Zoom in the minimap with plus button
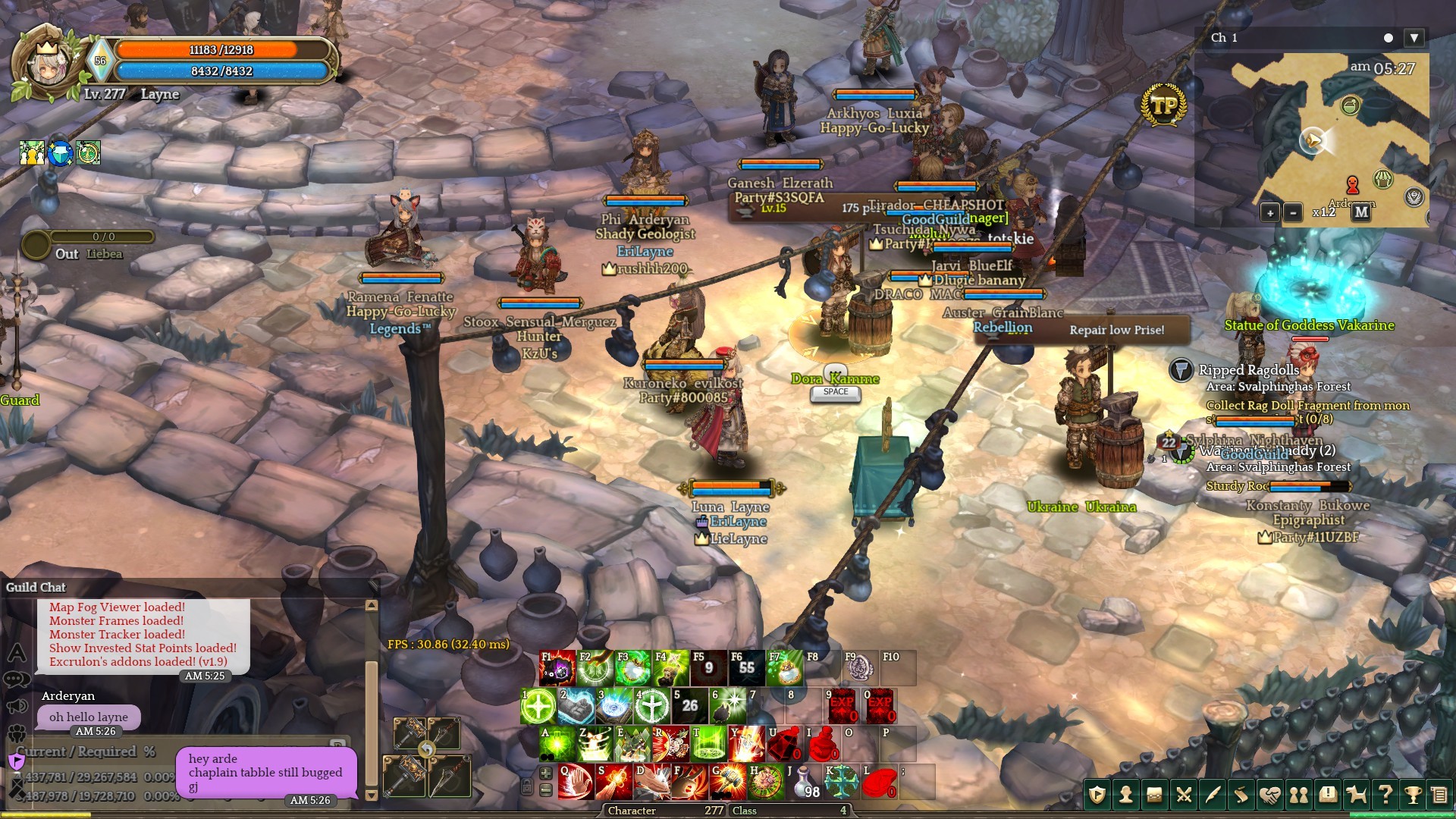 (x=1270, y=212)
